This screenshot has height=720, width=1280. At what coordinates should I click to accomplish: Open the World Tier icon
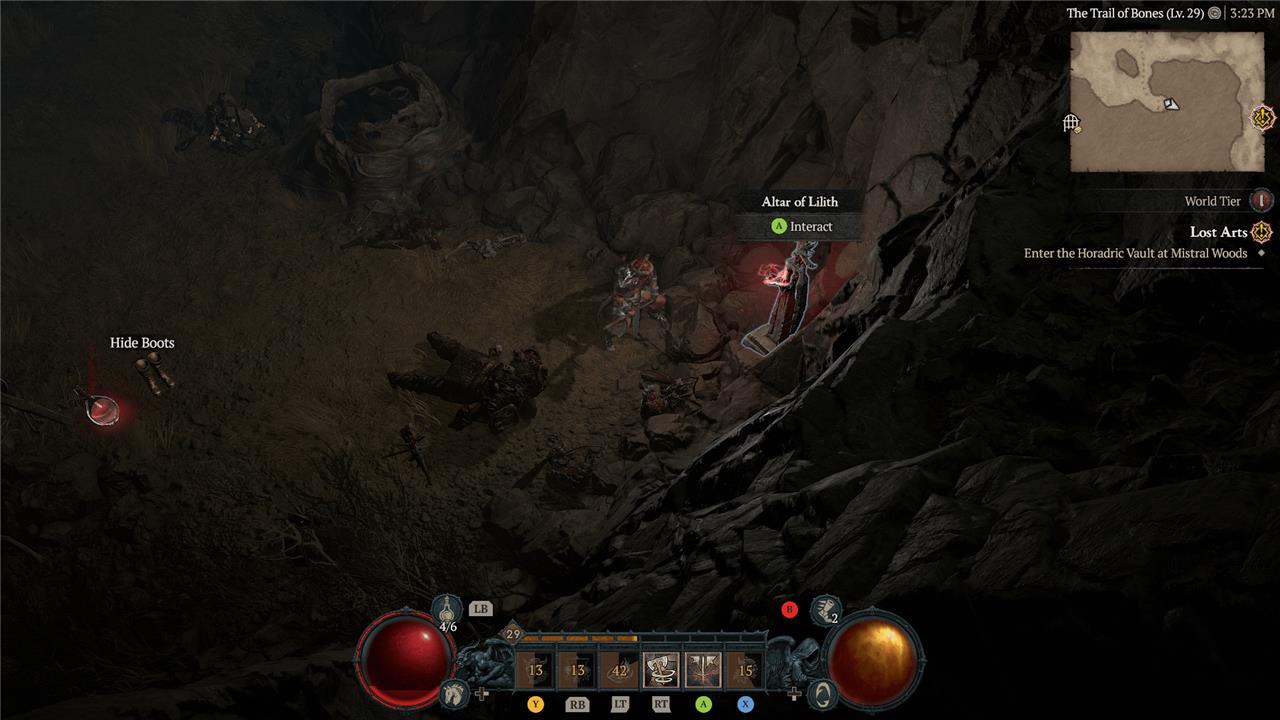click(x=1262, y=201)
